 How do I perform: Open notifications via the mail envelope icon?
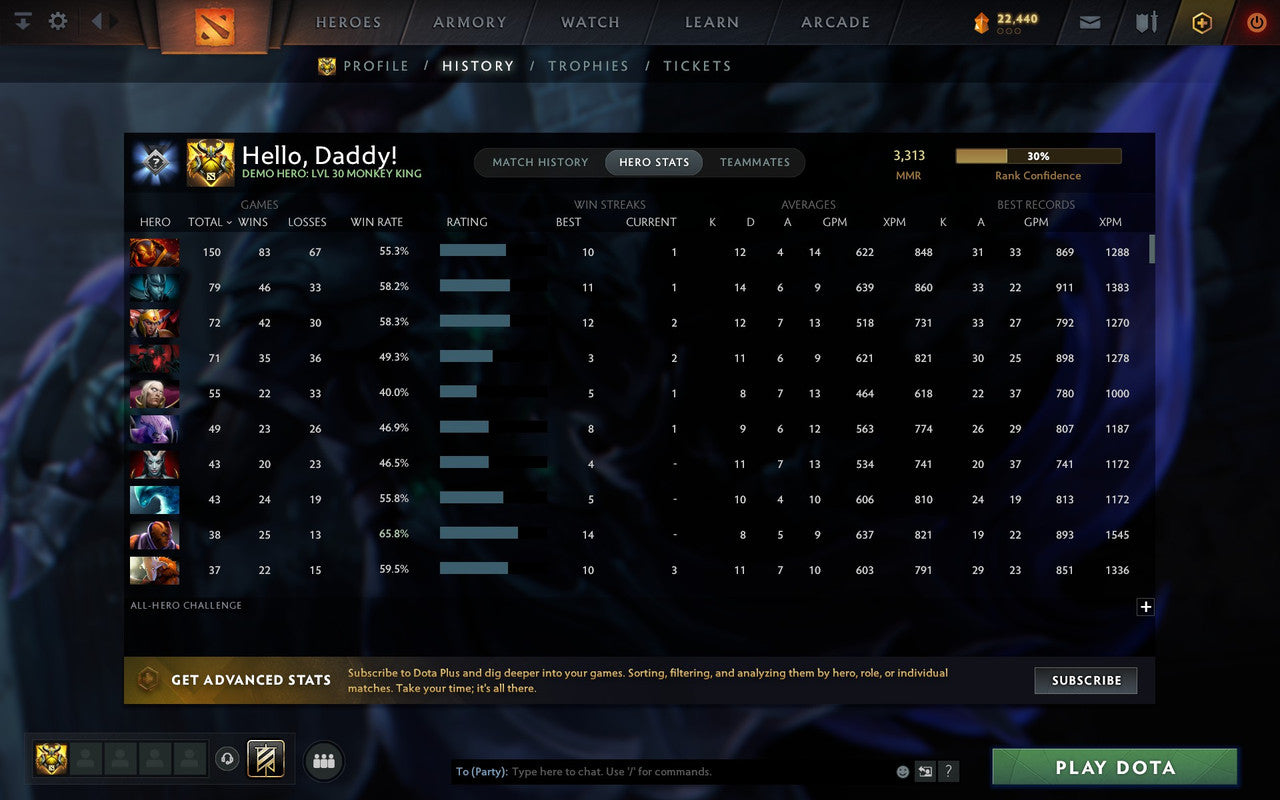pyautogui.click(x=1089, y=21)
